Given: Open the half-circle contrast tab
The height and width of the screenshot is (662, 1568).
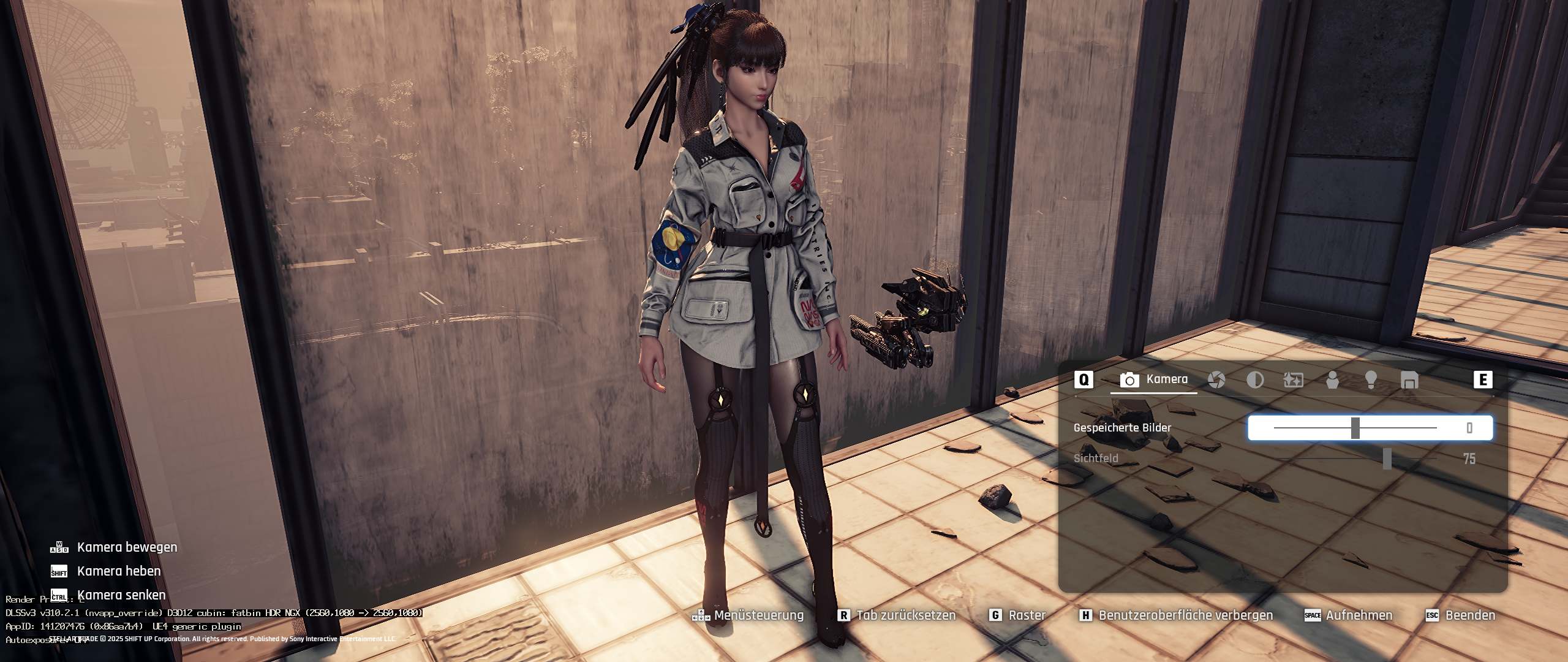Looking at the screenshot, I should [1255, 380].
